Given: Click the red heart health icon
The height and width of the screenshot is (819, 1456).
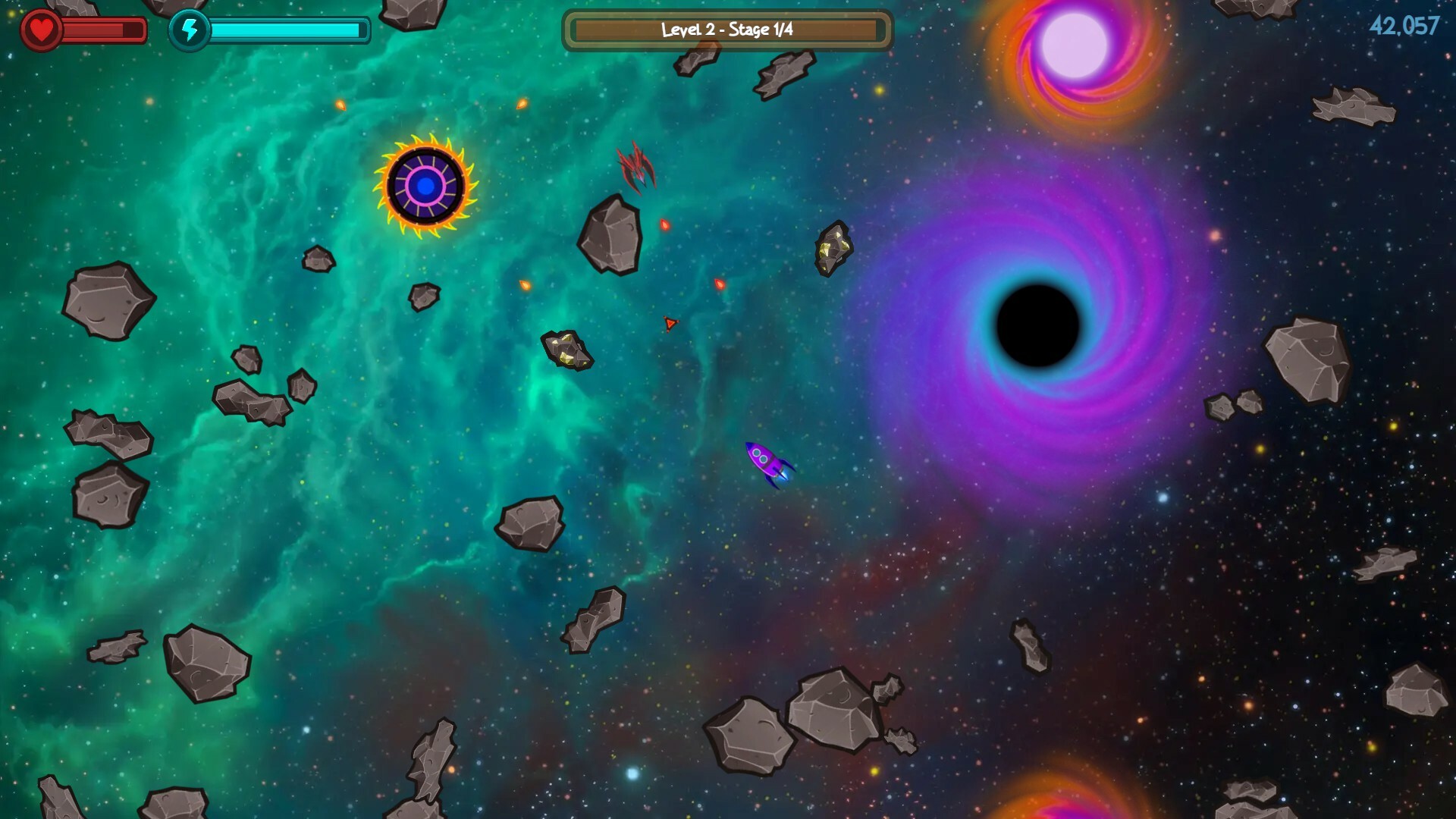Looking at the screenshot, I should coord(41,30).
